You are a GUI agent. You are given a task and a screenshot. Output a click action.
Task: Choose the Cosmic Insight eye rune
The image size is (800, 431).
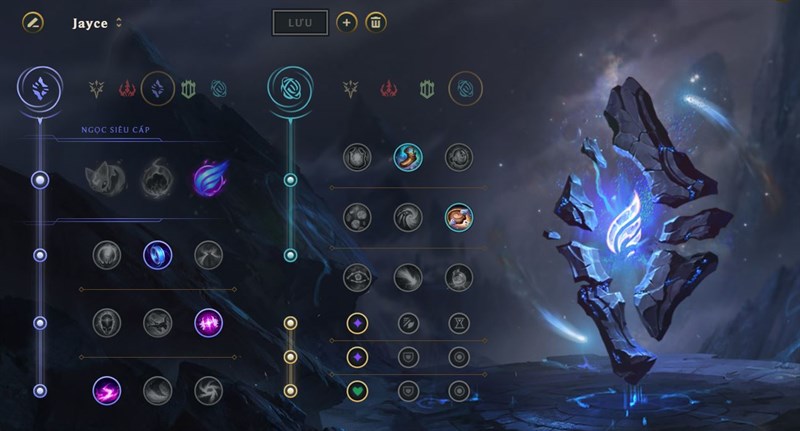point(357,277)
